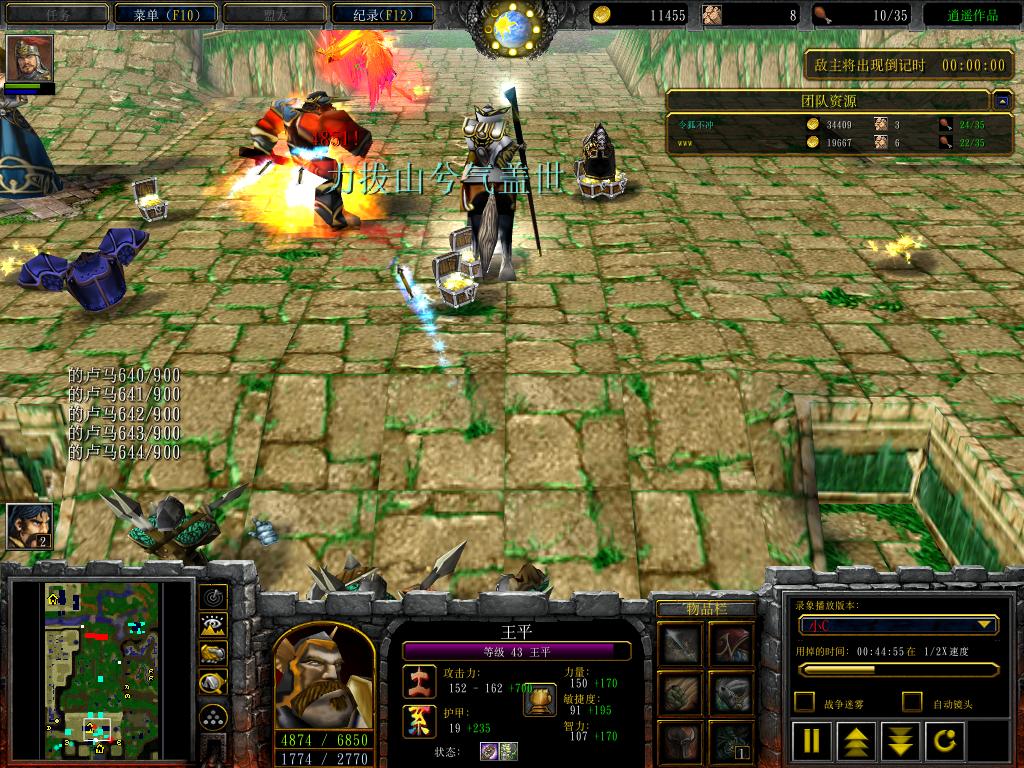
Task: Toggle the minimap ally color mode
Action: pyautogui.click(x=213, y=654)
